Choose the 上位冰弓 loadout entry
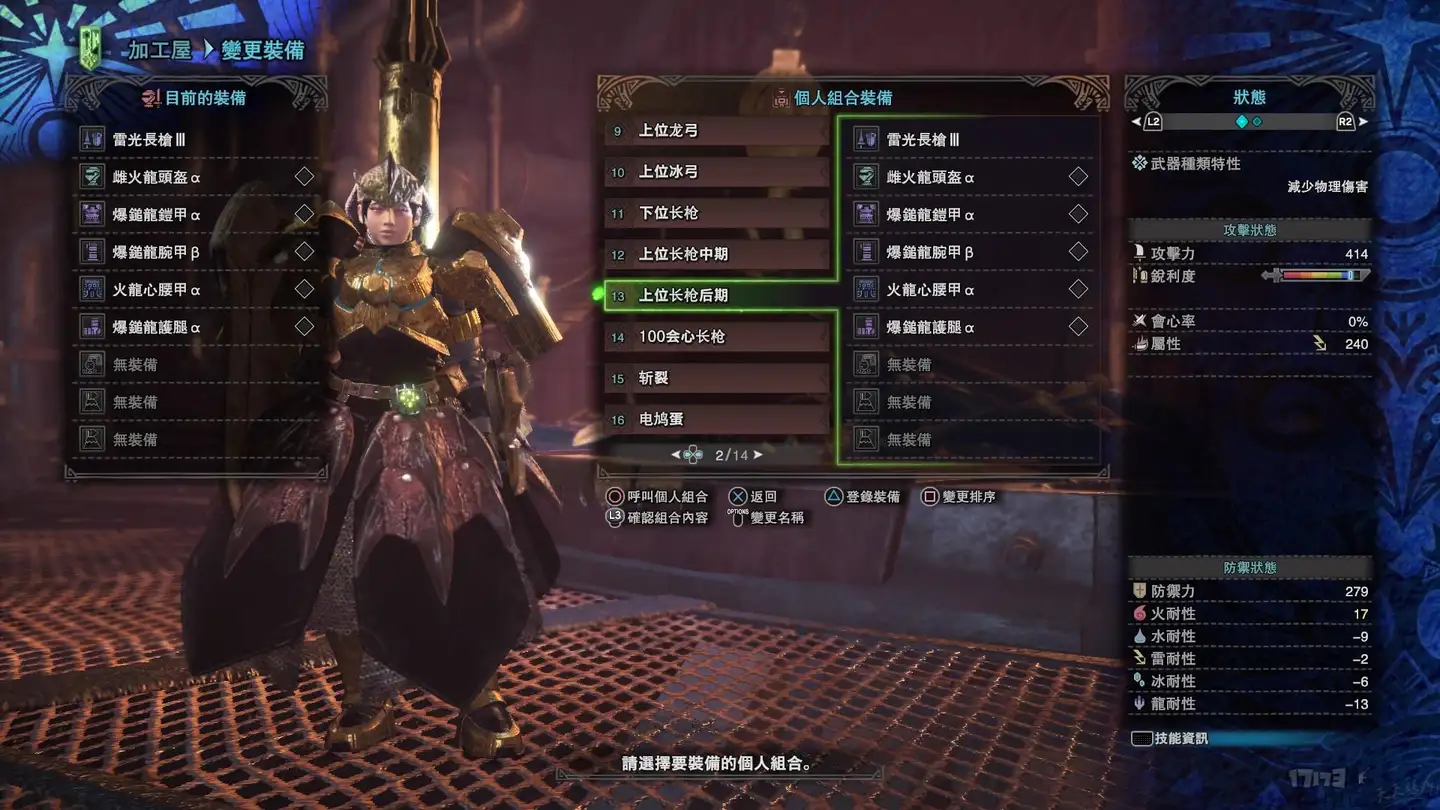Viewport: 1440px width, 810px height. [716, 172]
